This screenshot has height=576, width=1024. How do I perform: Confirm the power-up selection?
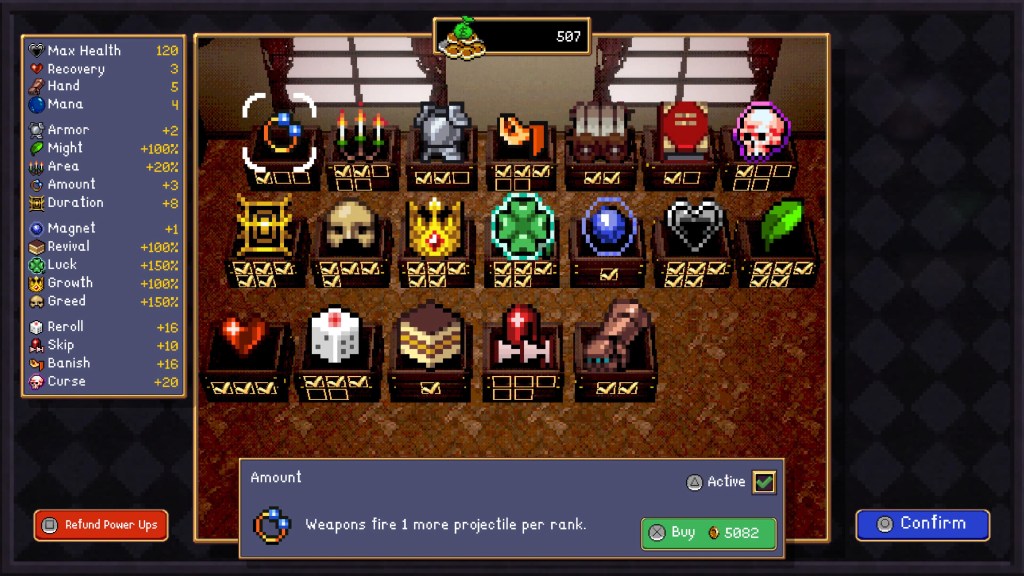(x=922, y=524)
